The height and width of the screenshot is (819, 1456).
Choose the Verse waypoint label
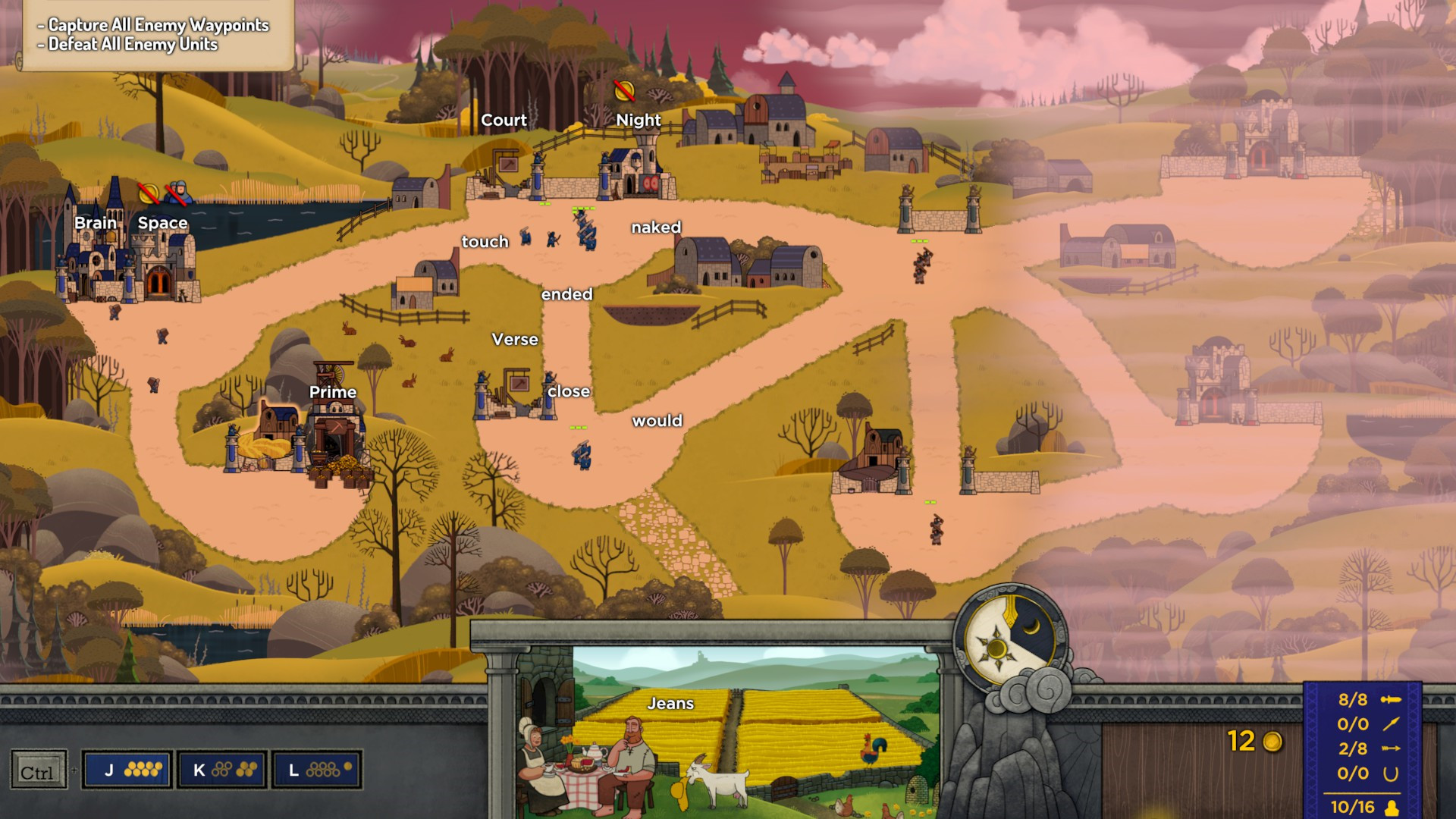pos(515,340)
